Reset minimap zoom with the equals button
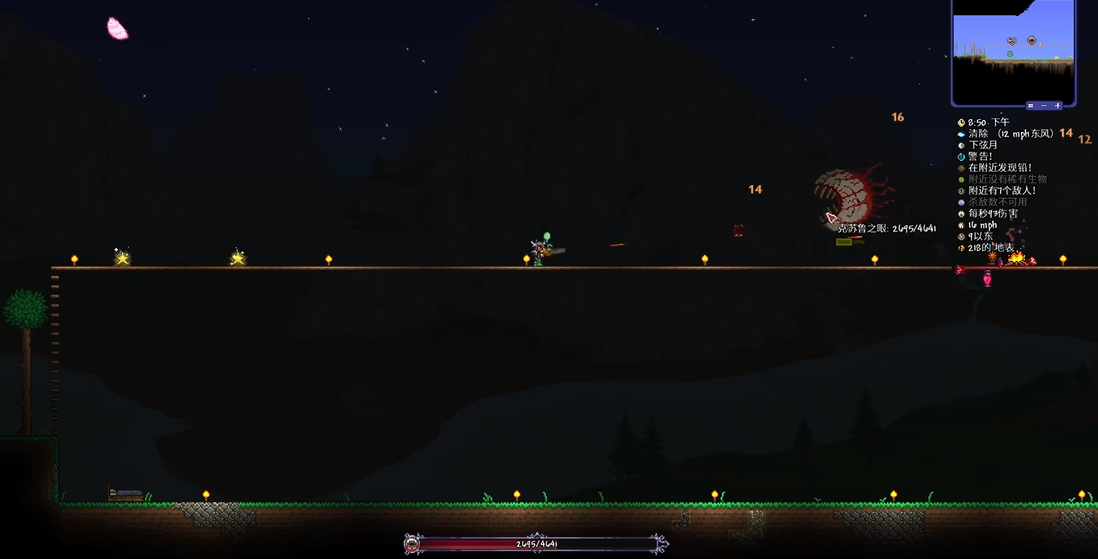Screen dimensions: 1098x559 [1030, 105]
